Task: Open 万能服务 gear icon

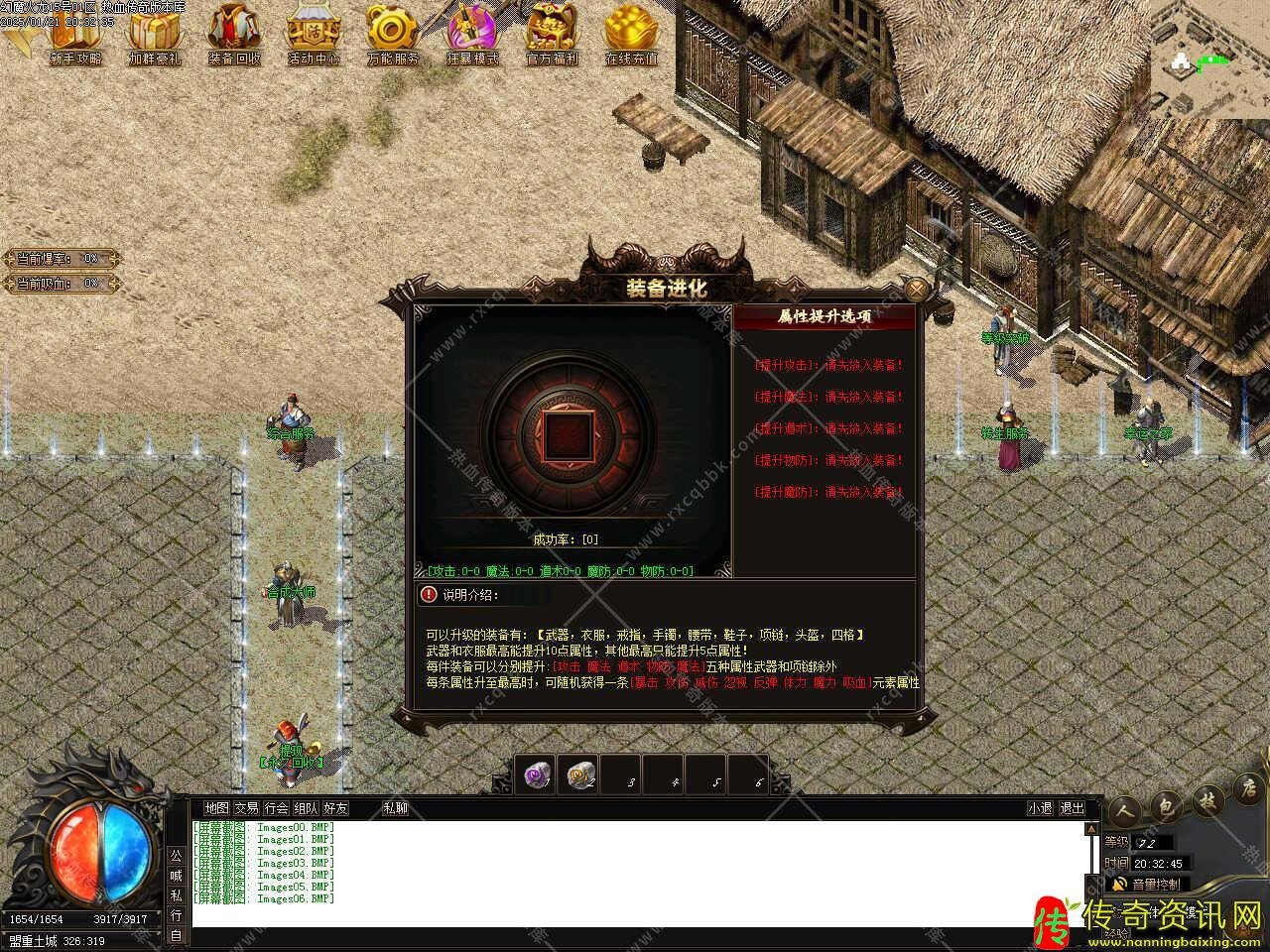Action: [x=393, y=34]
